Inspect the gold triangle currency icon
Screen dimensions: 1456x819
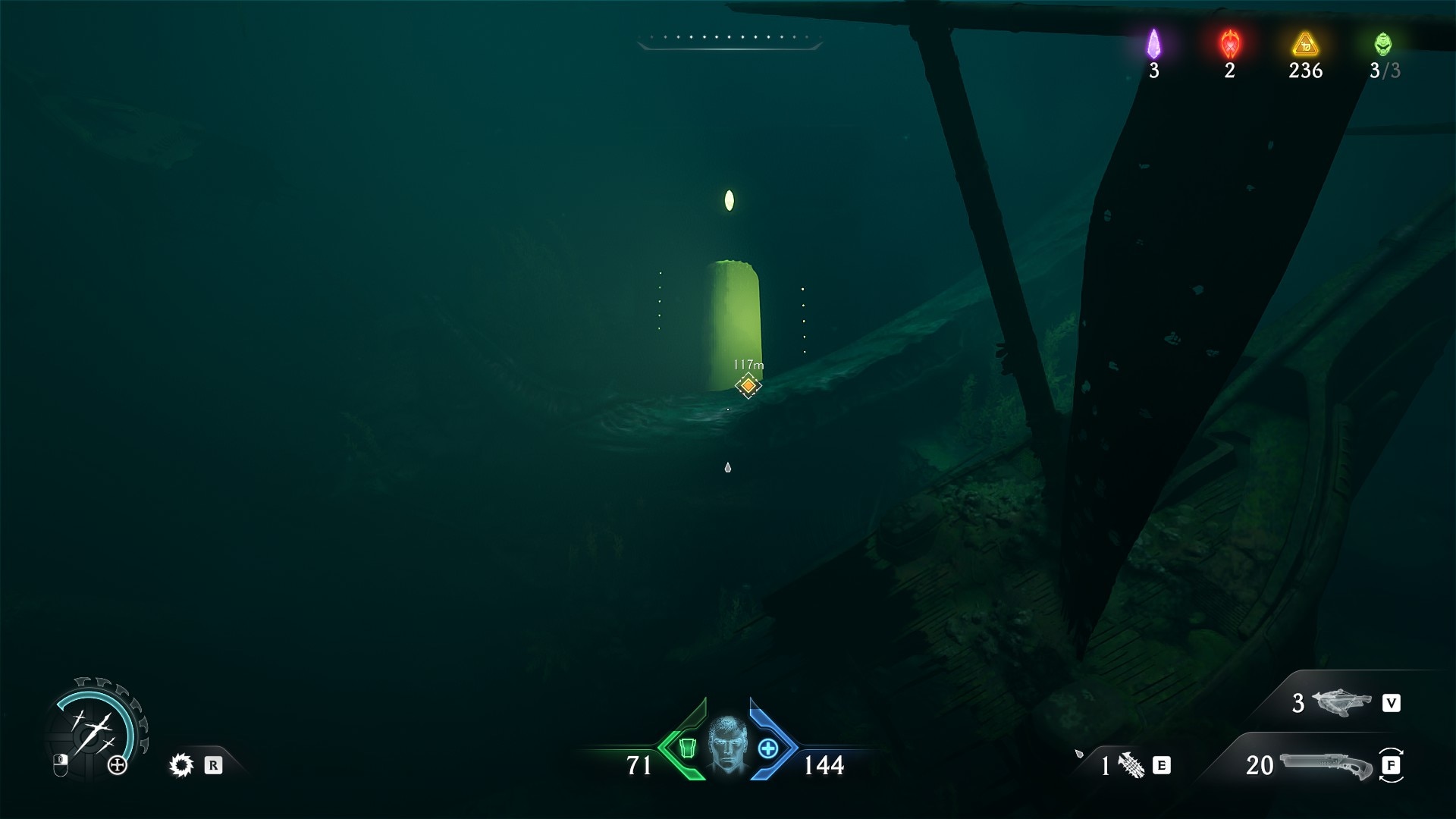(x=1305, y=44)
